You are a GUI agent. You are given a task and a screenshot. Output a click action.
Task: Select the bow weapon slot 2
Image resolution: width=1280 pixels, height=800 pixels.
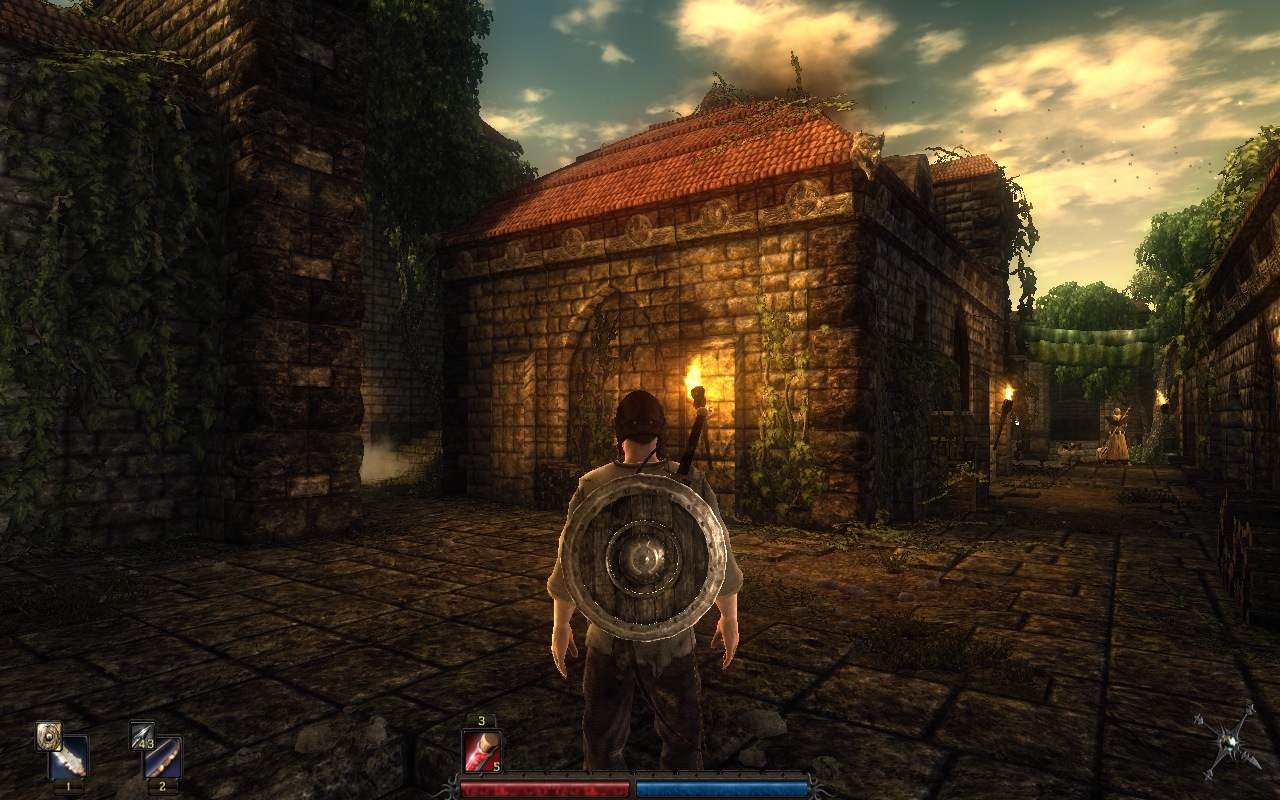click(162, 757)
